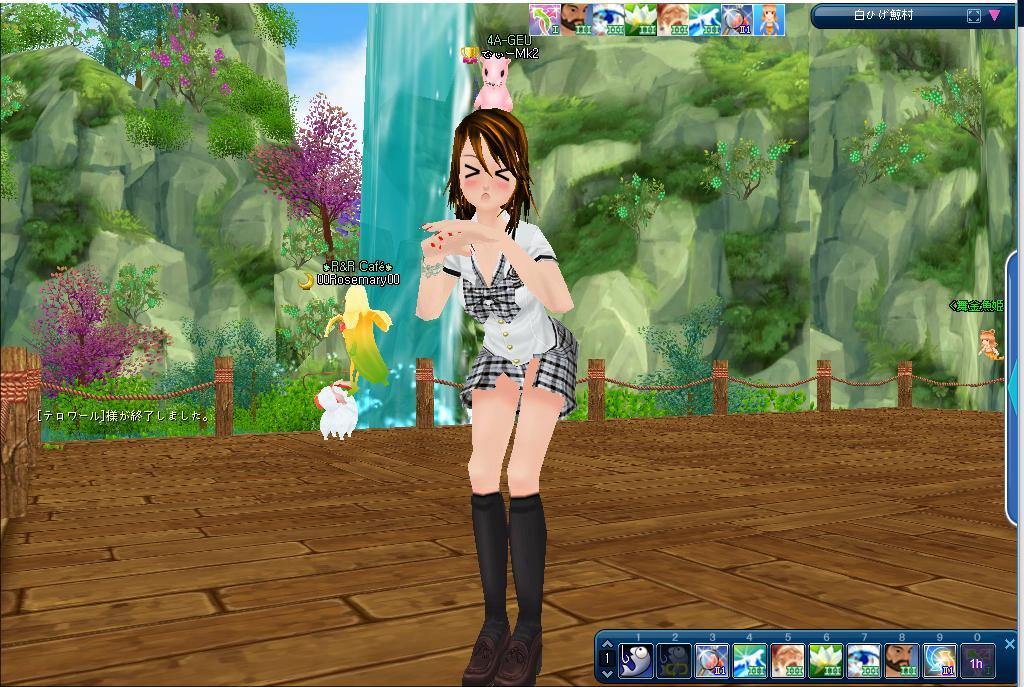Click the green arrow buff icon
Image resolution: width=1024 pixels, height=687 pixels.
(545, 20)
